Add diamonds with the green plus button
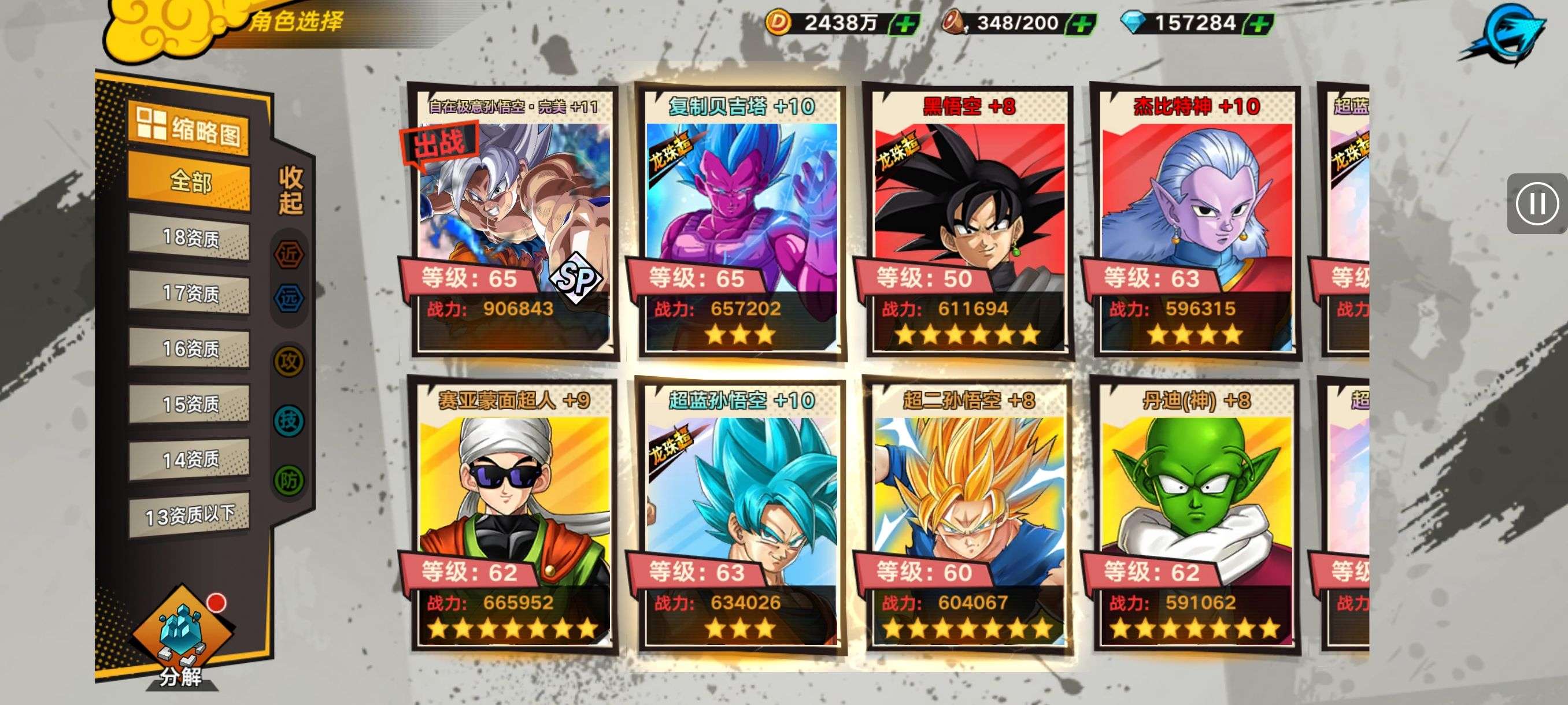The image size is (1568, 705). (x=1258, y=24)
